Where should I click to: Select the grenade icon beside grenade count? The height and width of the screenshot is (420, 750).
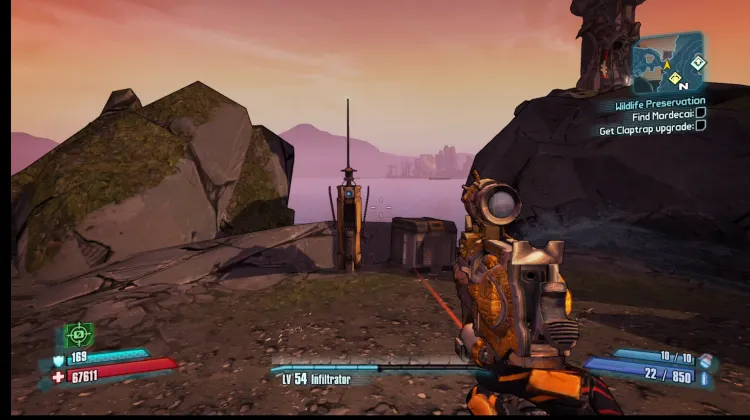point(706,361)
